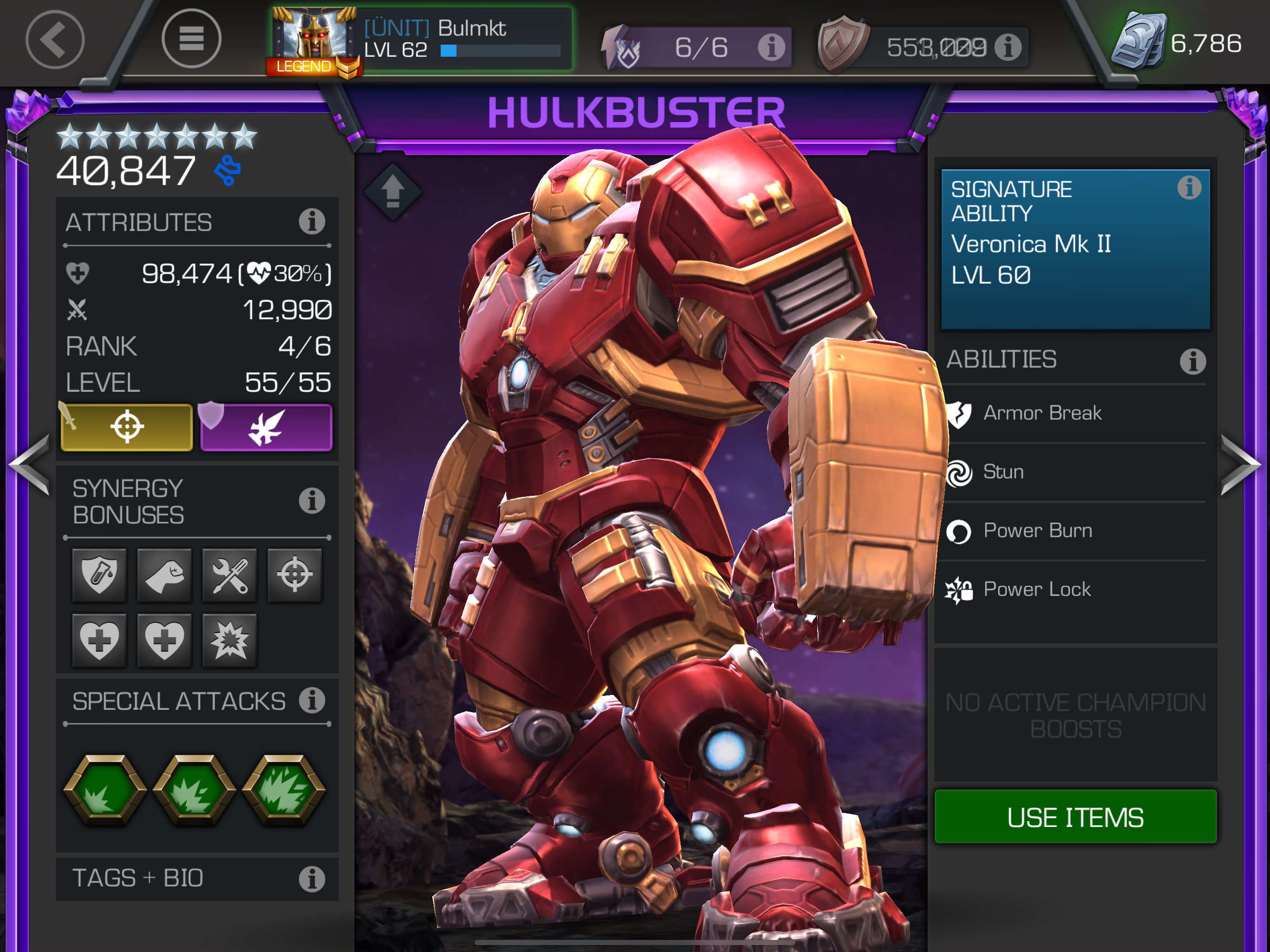
Task: Select the yellow crosshair attack button
Action: [127, 427]
